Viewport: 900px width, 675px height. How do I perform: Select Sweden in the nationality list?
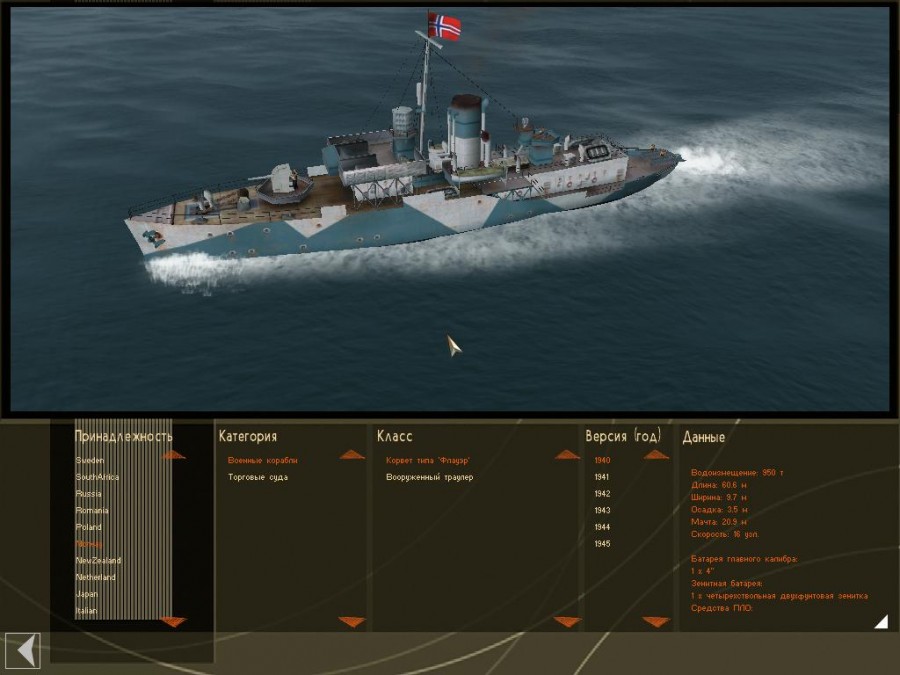90,460
